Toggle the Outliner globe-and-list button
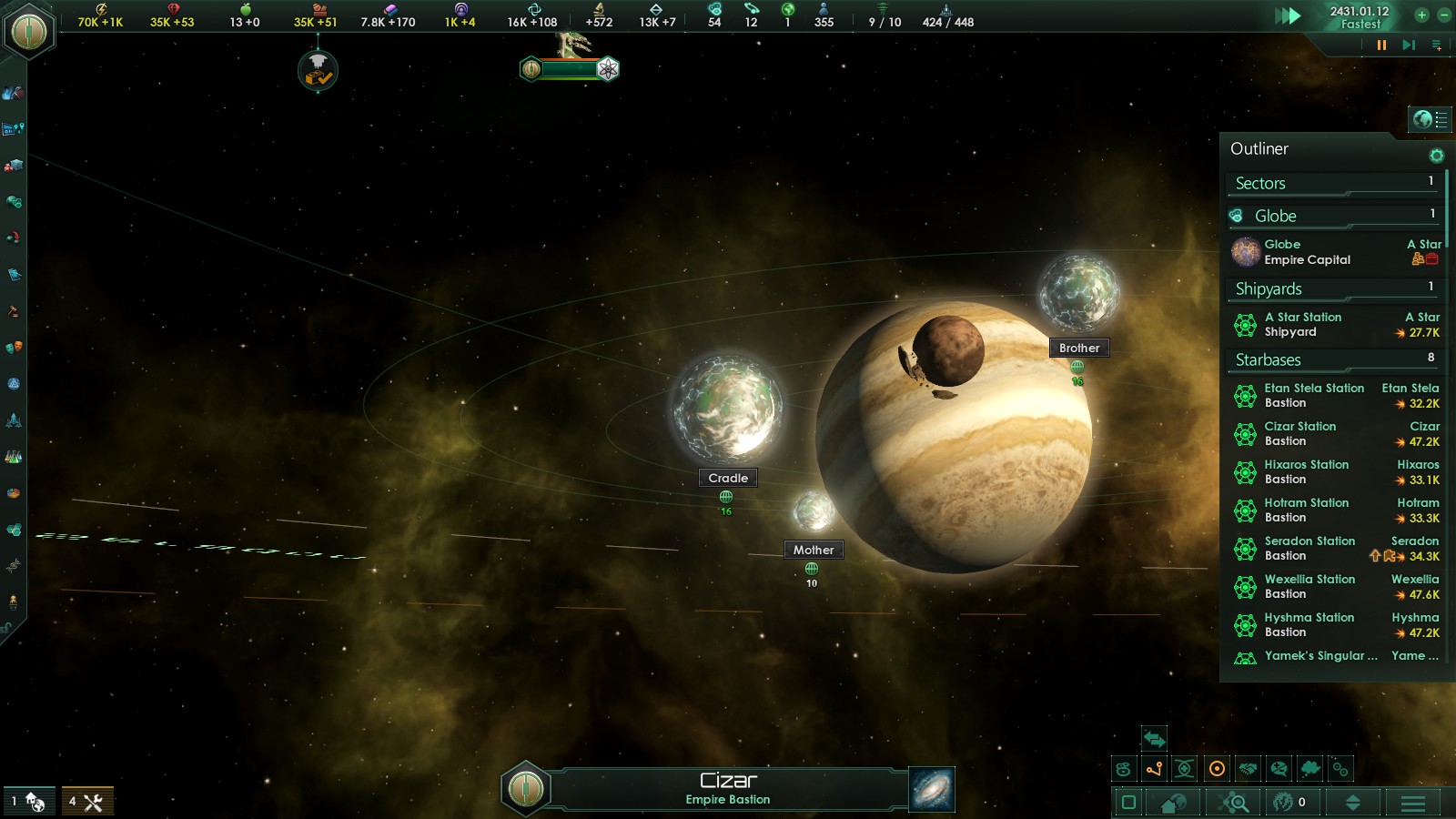This screenshot has height=819, width=1456. point(1430,119)
